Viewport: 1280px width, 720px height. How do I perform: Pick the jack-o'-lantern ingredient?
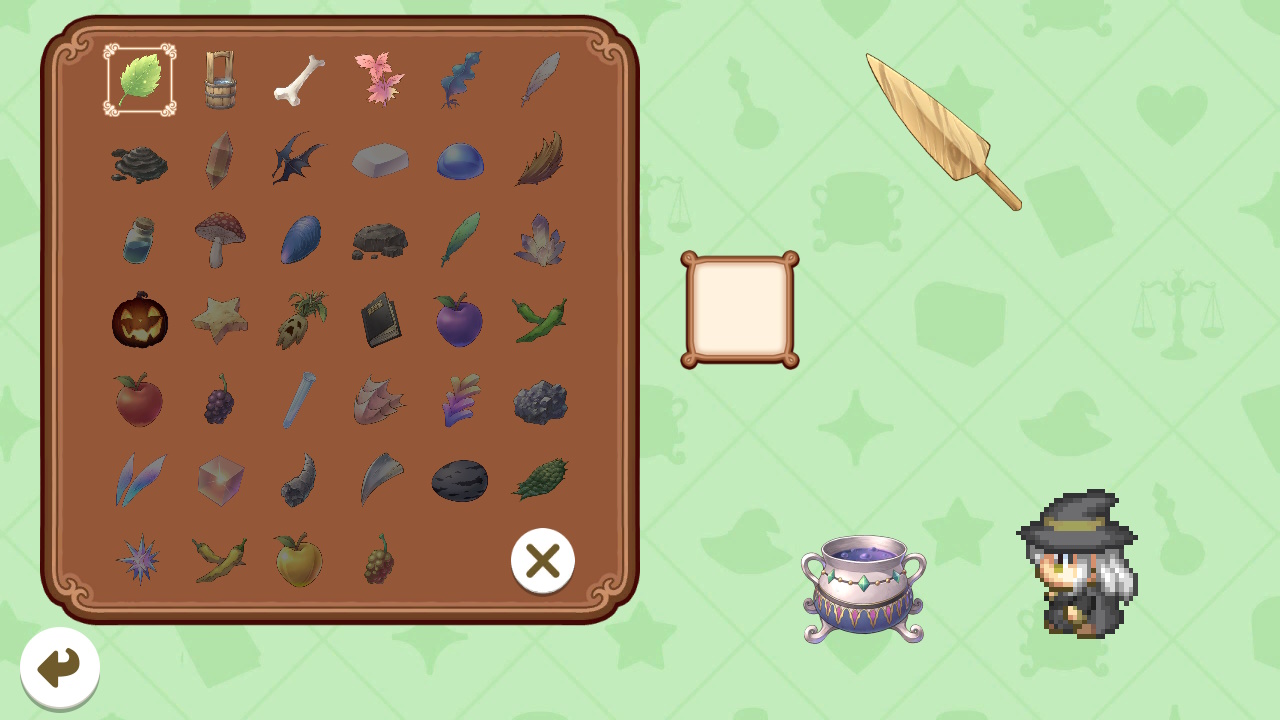[139, 320]
